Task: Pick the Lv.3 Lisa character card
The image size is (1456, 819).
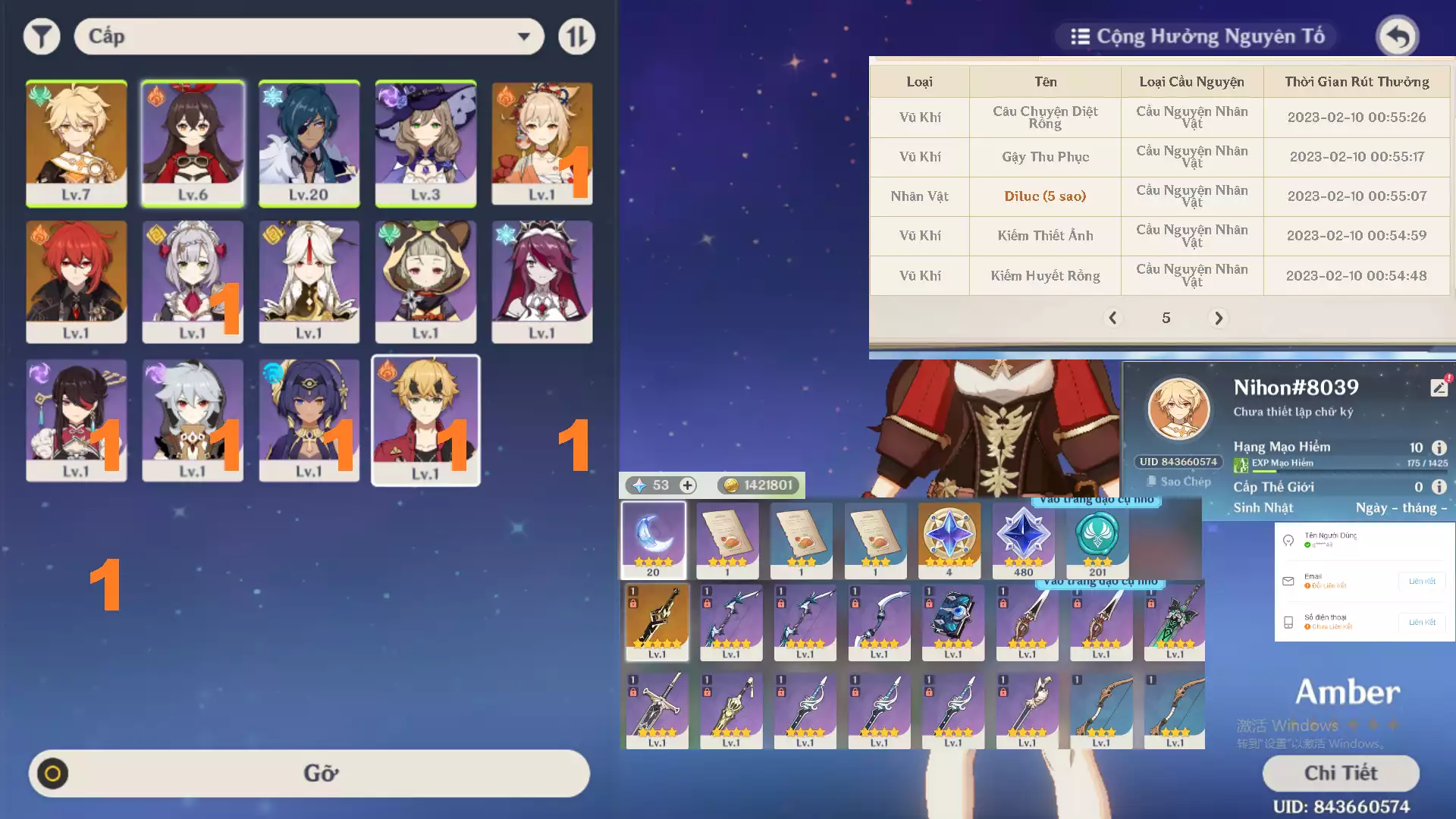Action: pyautogui.click(x=425, y=143)
